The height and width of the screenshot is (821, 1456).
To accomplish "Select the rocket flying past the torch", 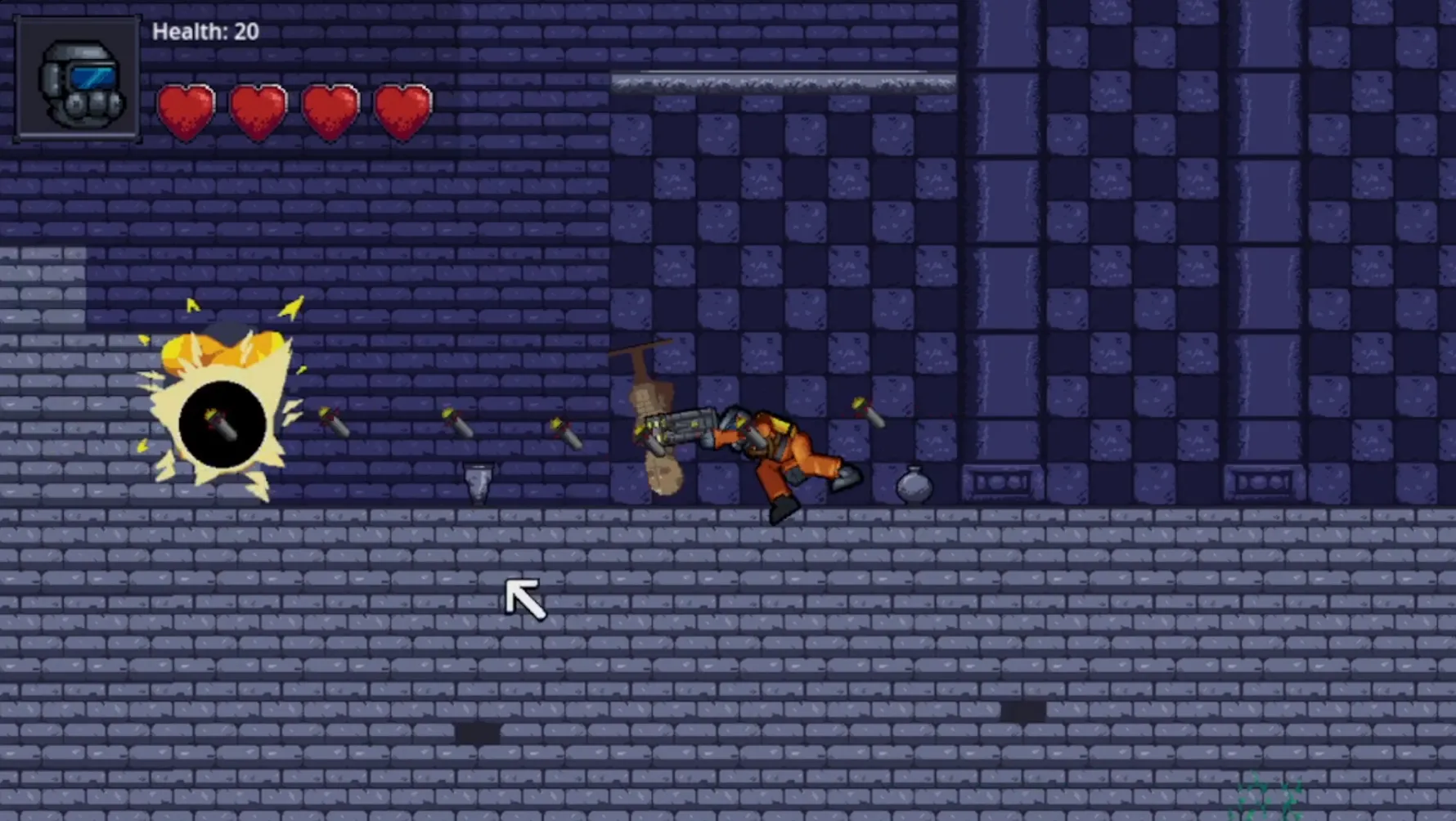I will 566,433.
